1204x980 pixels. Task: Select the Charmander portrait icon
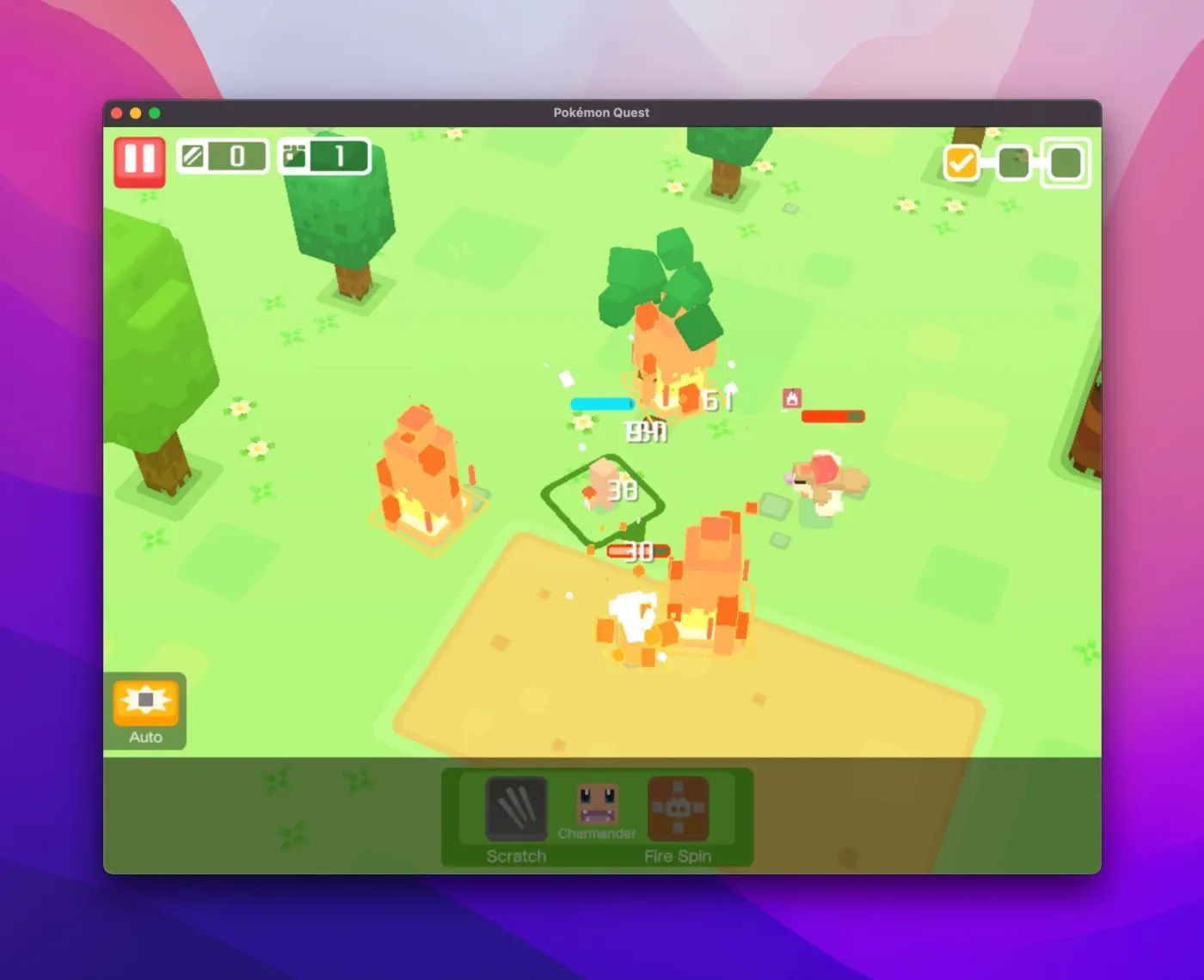pos(599,804)
